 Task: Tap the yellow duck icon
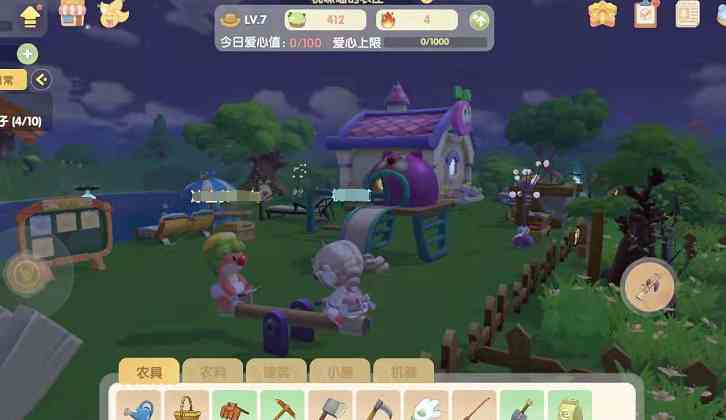(x=113, y=14)
